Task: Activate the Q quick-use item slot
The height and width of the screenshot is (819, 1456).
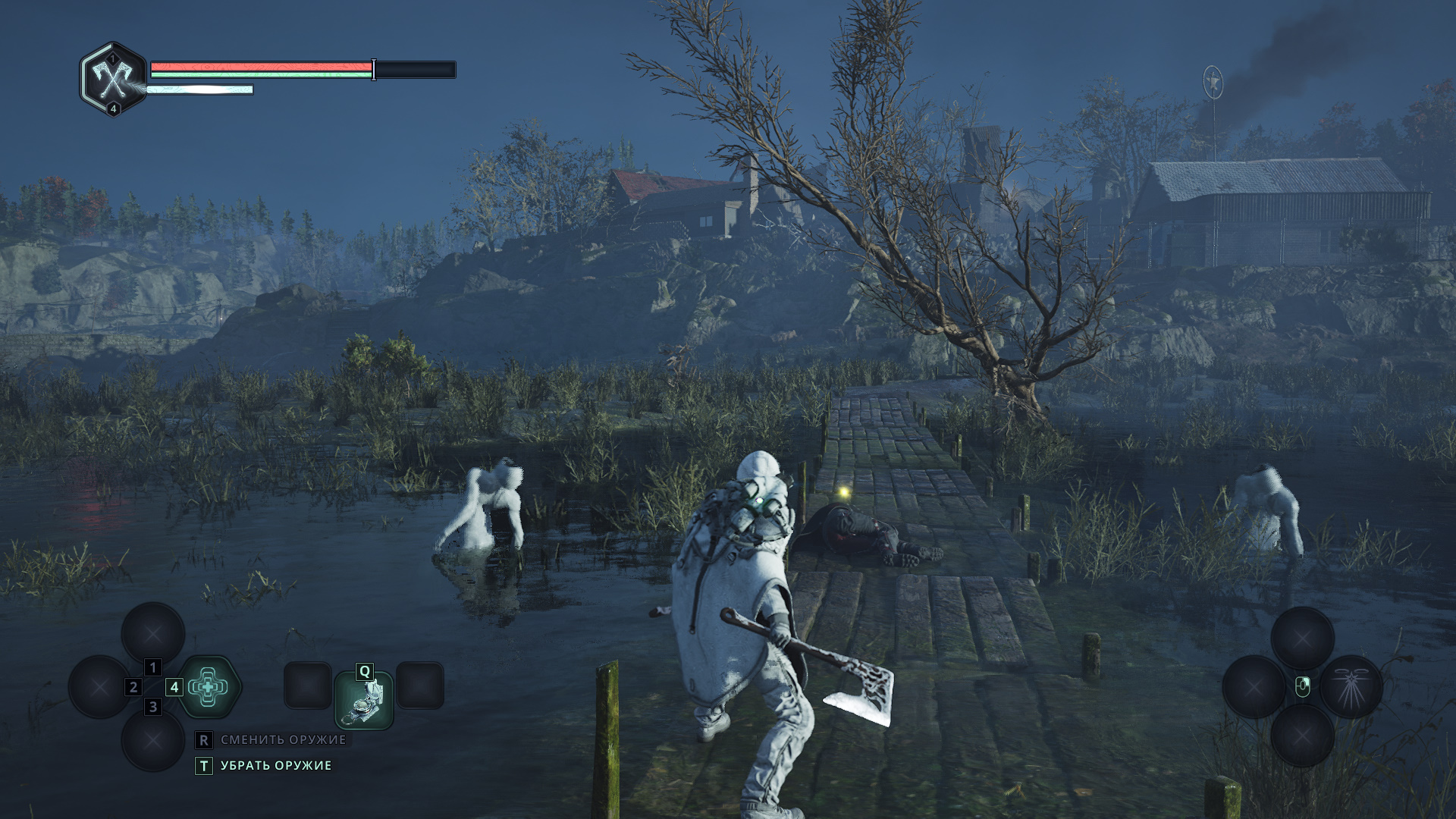Action: (364, 700)
